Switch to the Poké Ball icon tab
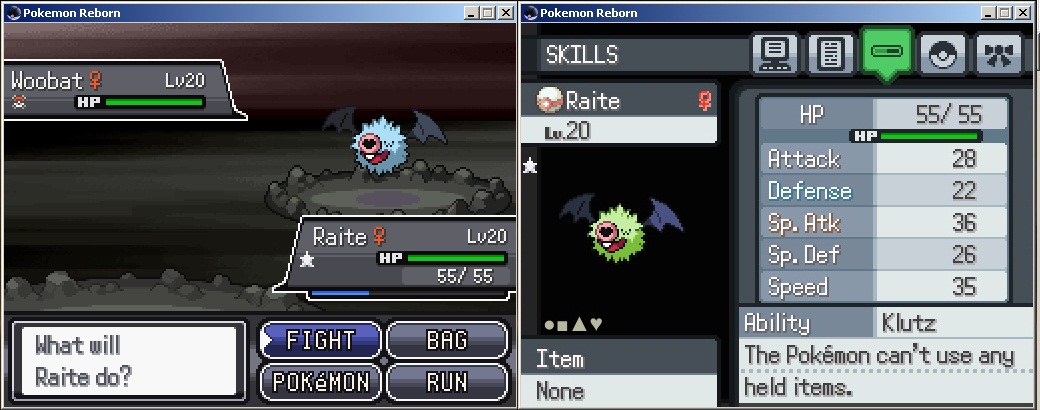This screenshot has height=410, width=1040. 942,54
